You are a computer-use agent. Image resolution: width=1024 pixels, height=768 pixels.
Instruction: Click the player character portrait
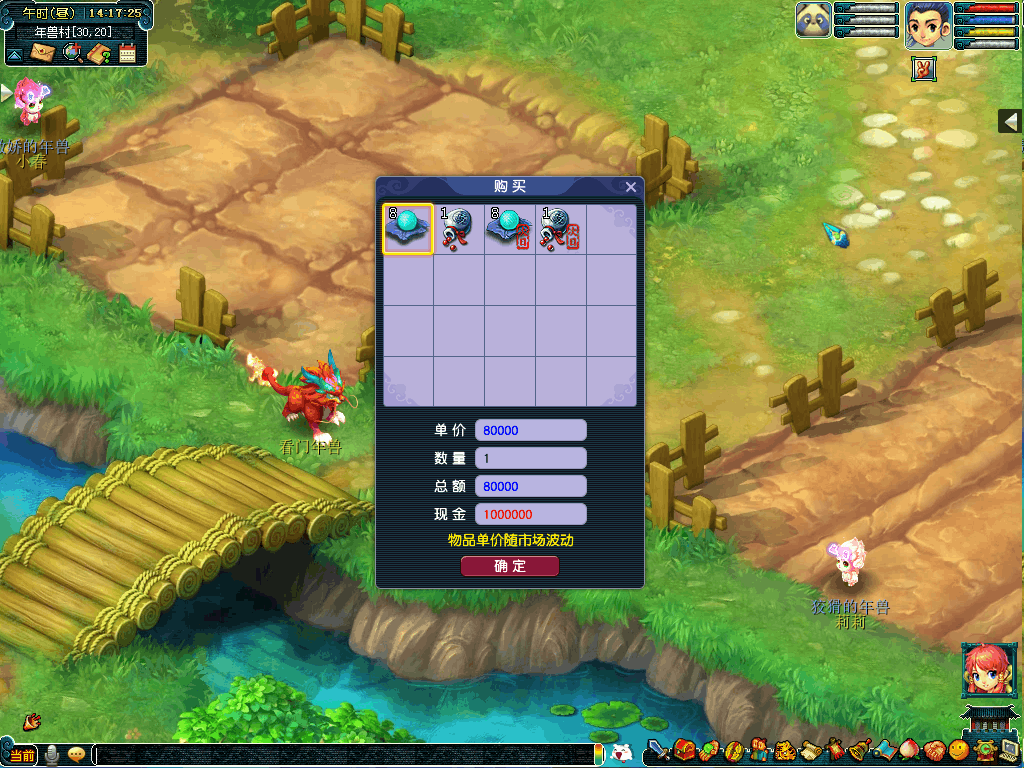coord(928,25)
